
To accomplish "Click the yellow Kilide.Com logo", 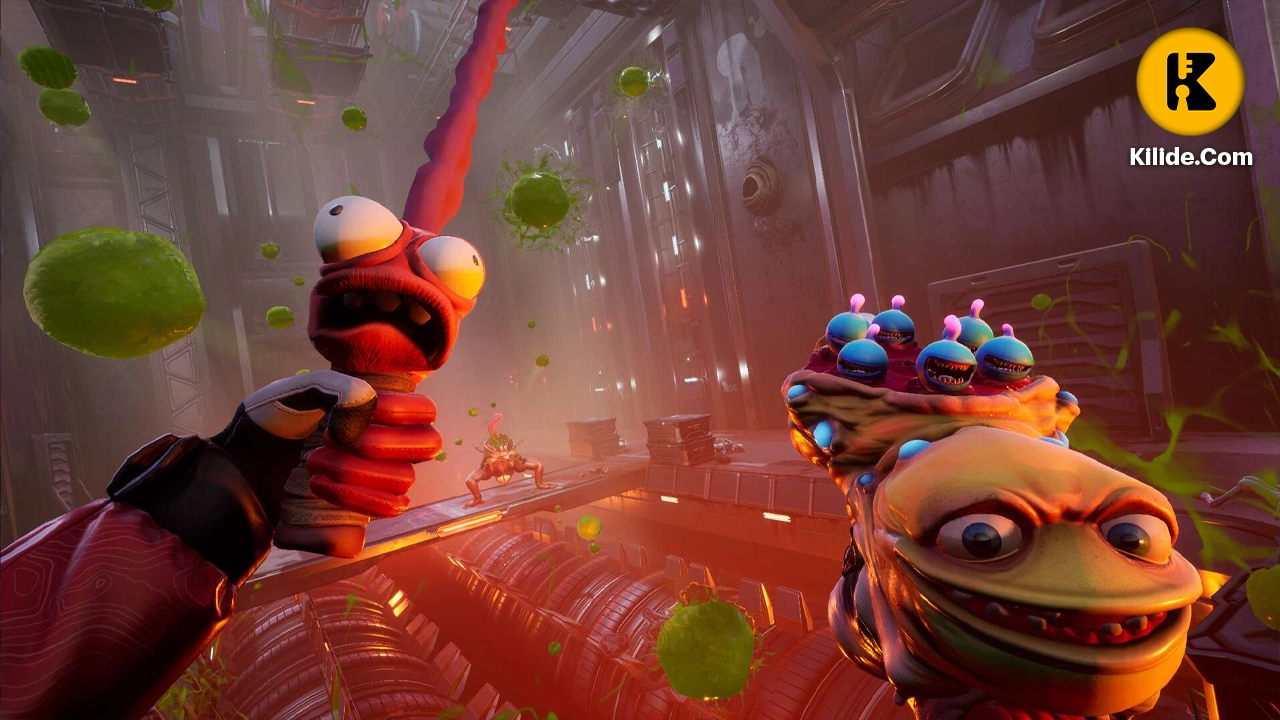I will 1190,82.
